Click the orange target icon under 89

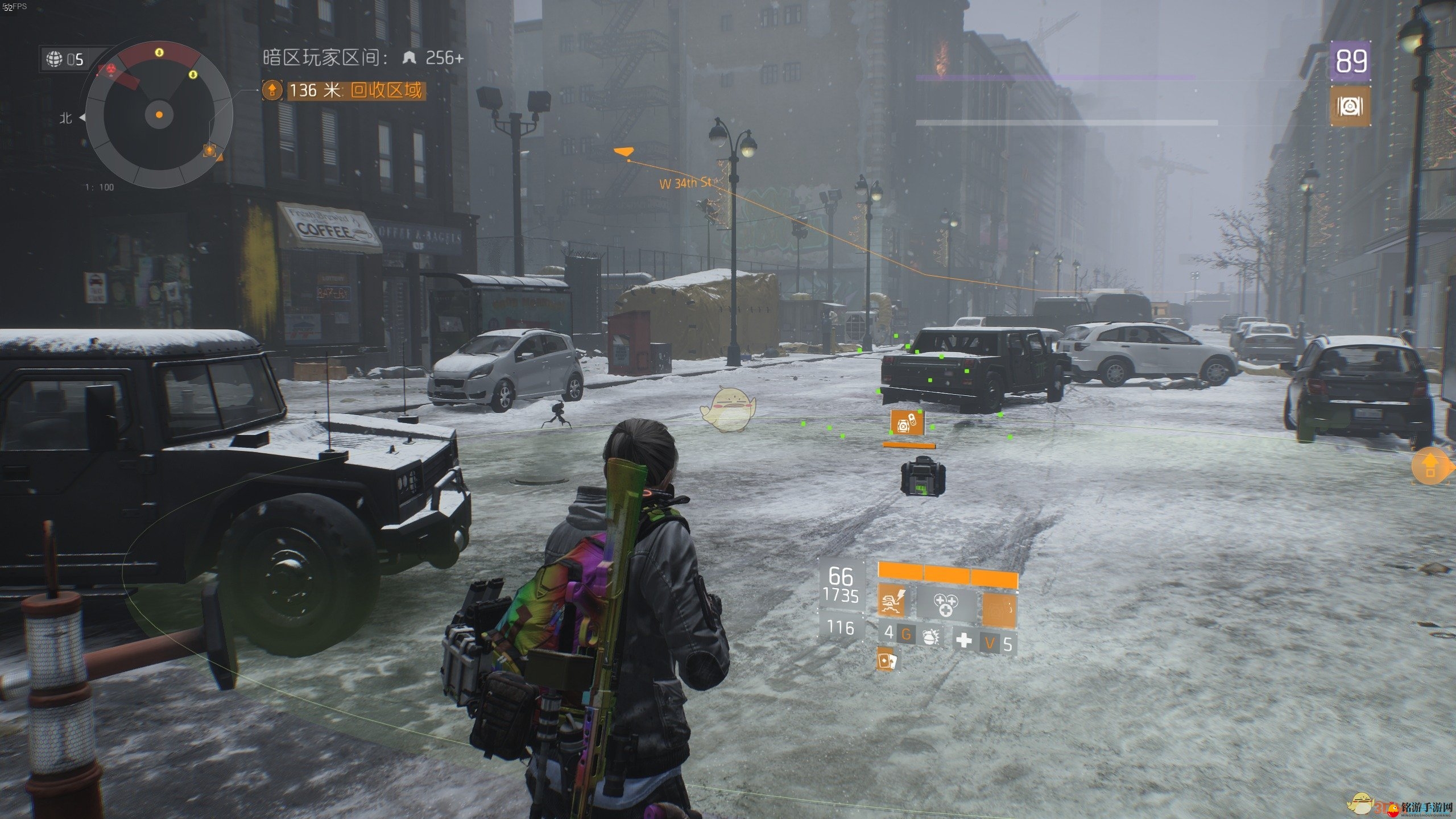point(1350,106)
